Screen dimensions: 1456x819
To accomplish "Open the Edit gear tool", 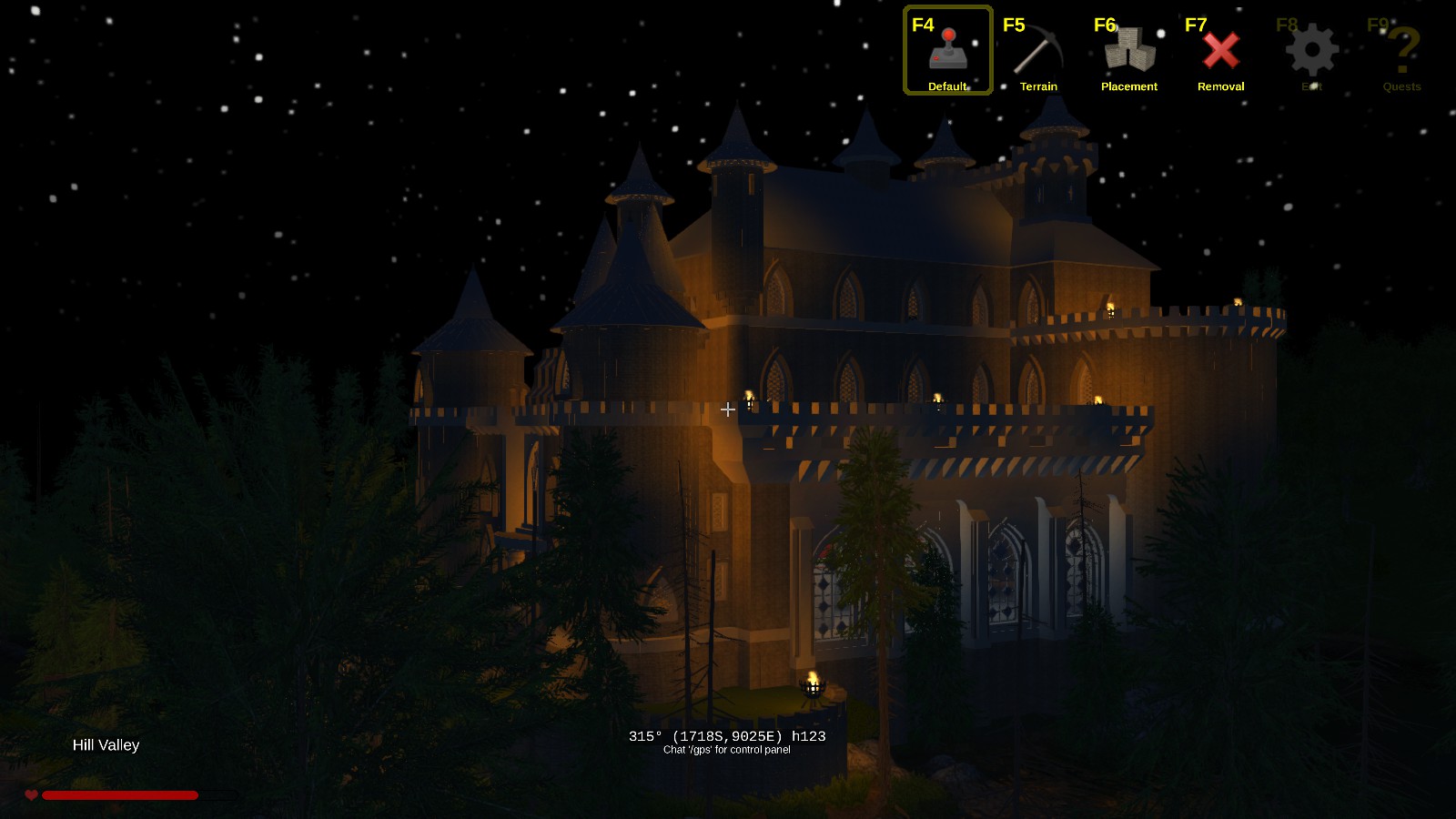I will click(1311, 53).
